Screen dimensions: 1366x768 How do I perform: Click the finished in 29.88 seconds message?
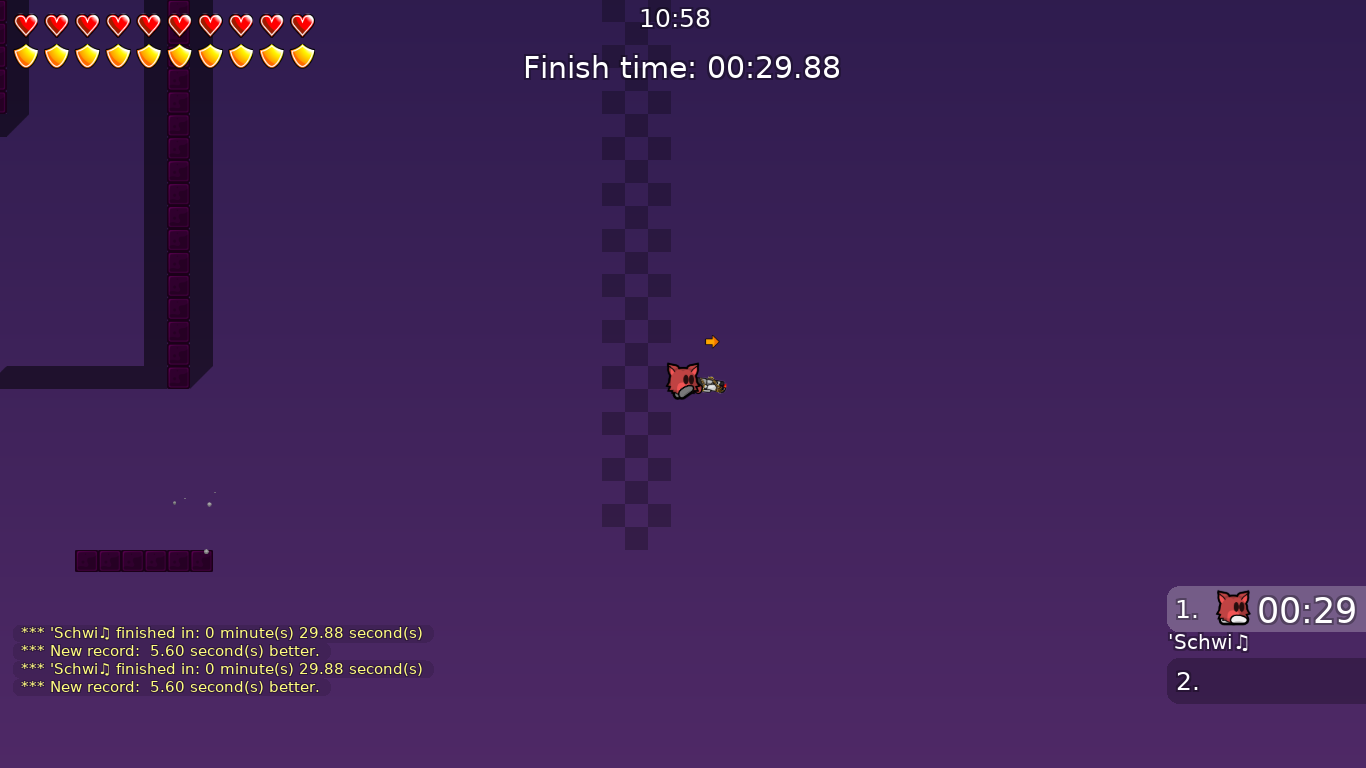point(222,632)
